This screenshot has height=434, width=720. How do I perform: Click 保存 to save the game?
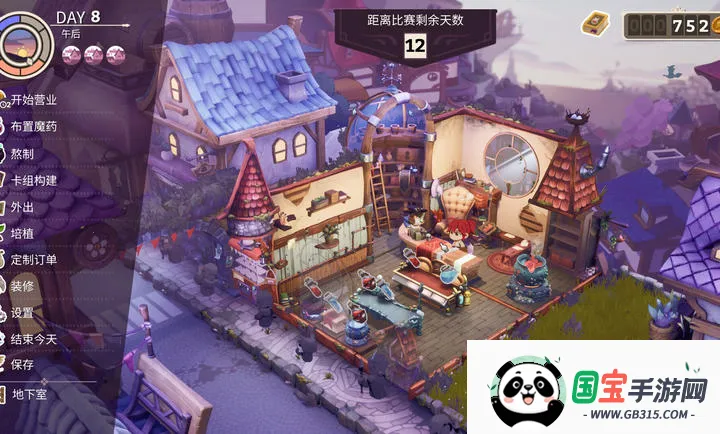(x=22, y=365)
